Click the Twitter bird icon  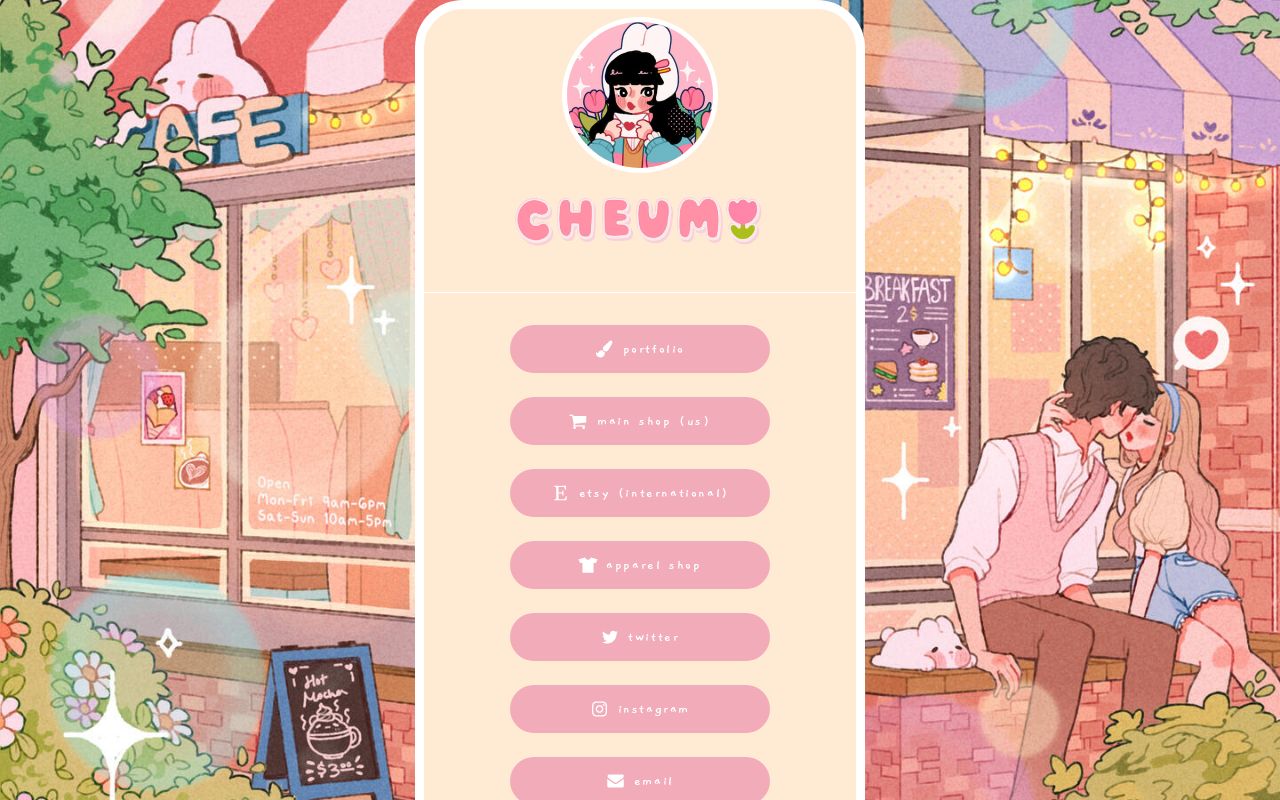tap(610, 637)
